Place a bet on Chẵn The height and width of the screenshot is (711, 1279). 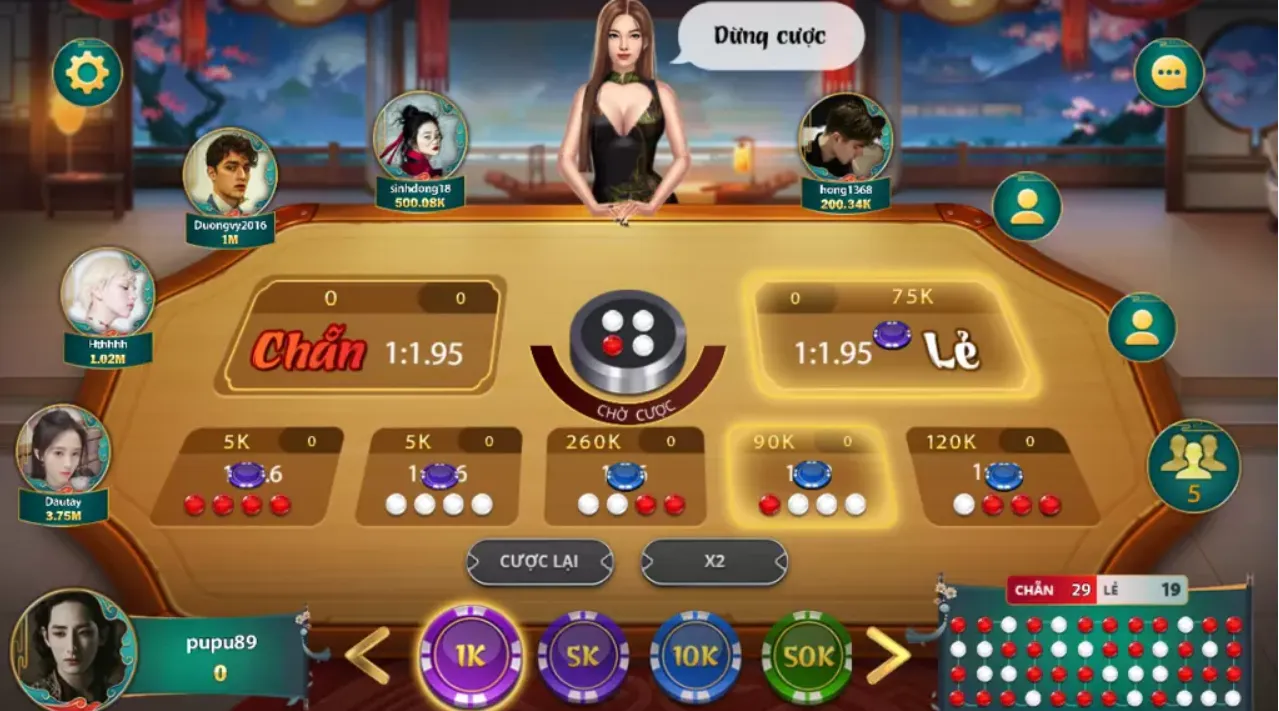tap(361, 337)
